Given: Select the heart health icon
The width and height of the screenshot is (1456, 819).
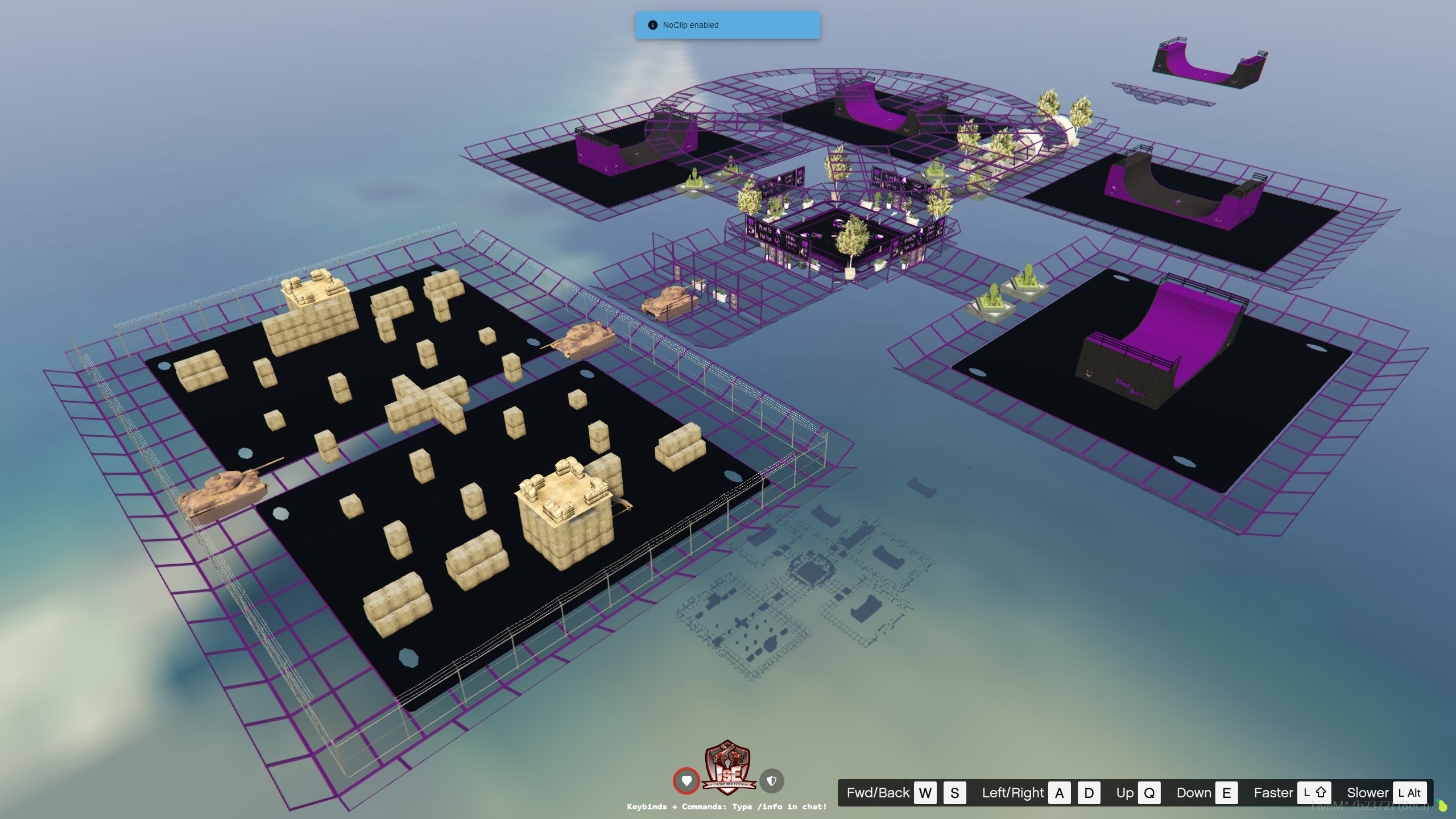Looking at the screenshot, I should (686, 781).
